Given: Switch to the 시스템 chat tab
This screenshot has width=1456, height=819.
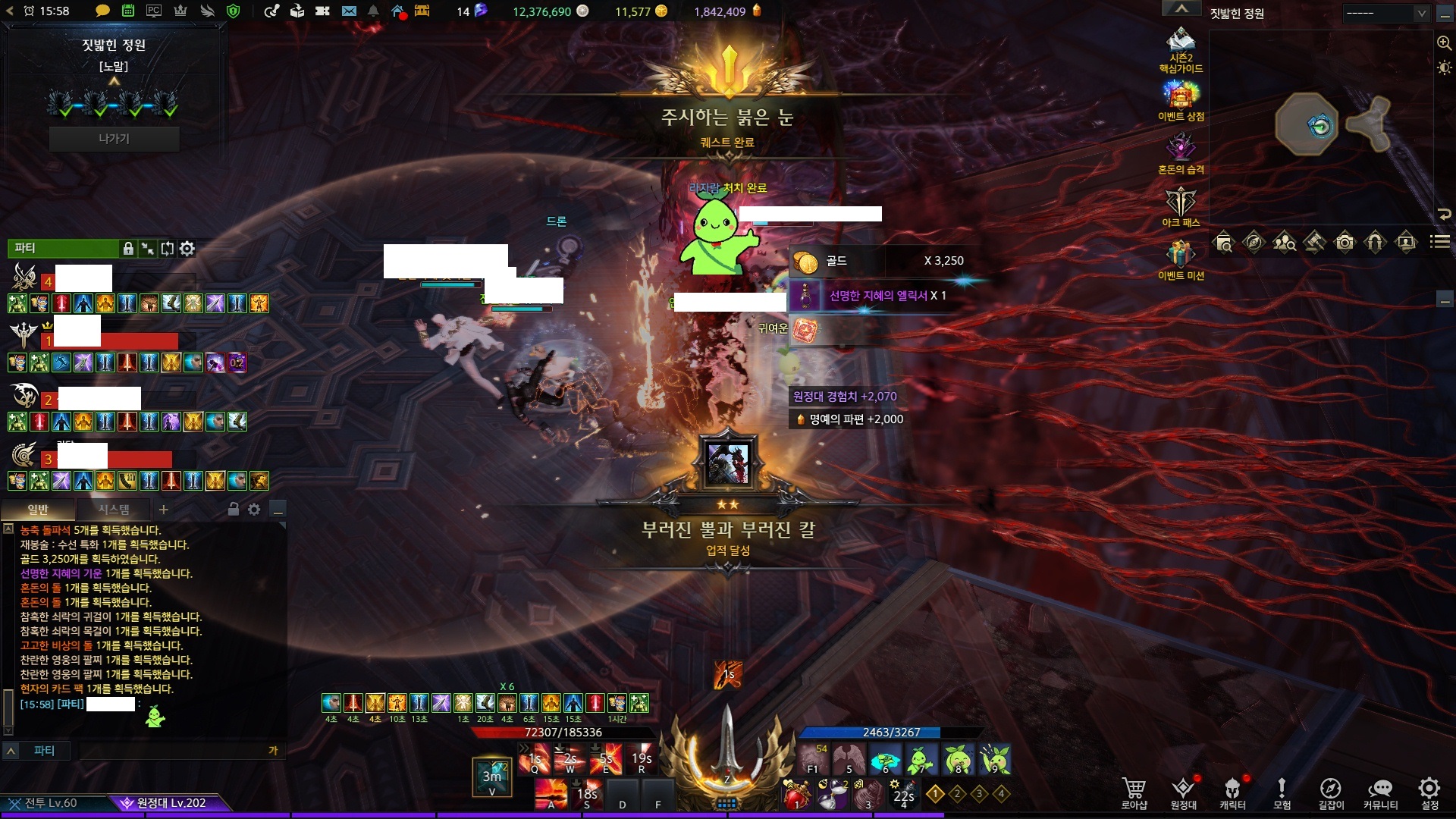Looking at the screenshot, I should click(x=114, y=510).
